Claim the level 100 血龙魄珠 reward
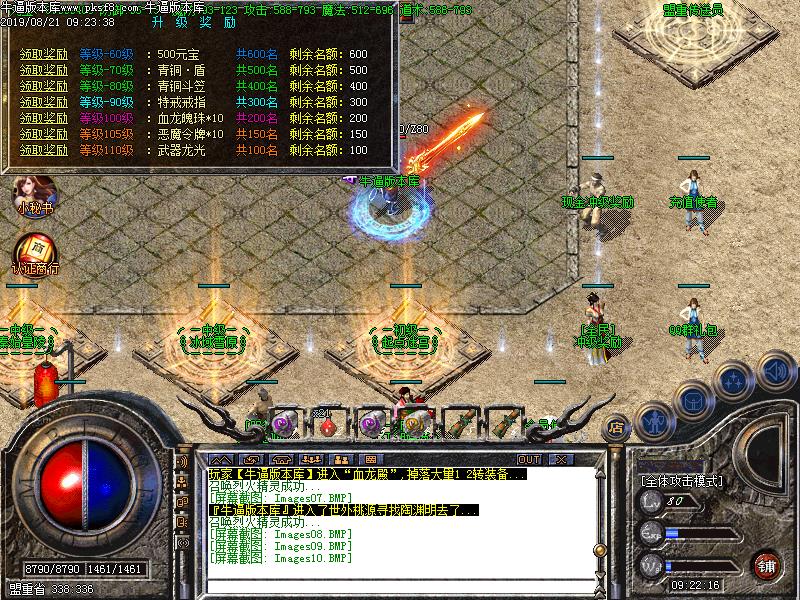 pos(44,118)
